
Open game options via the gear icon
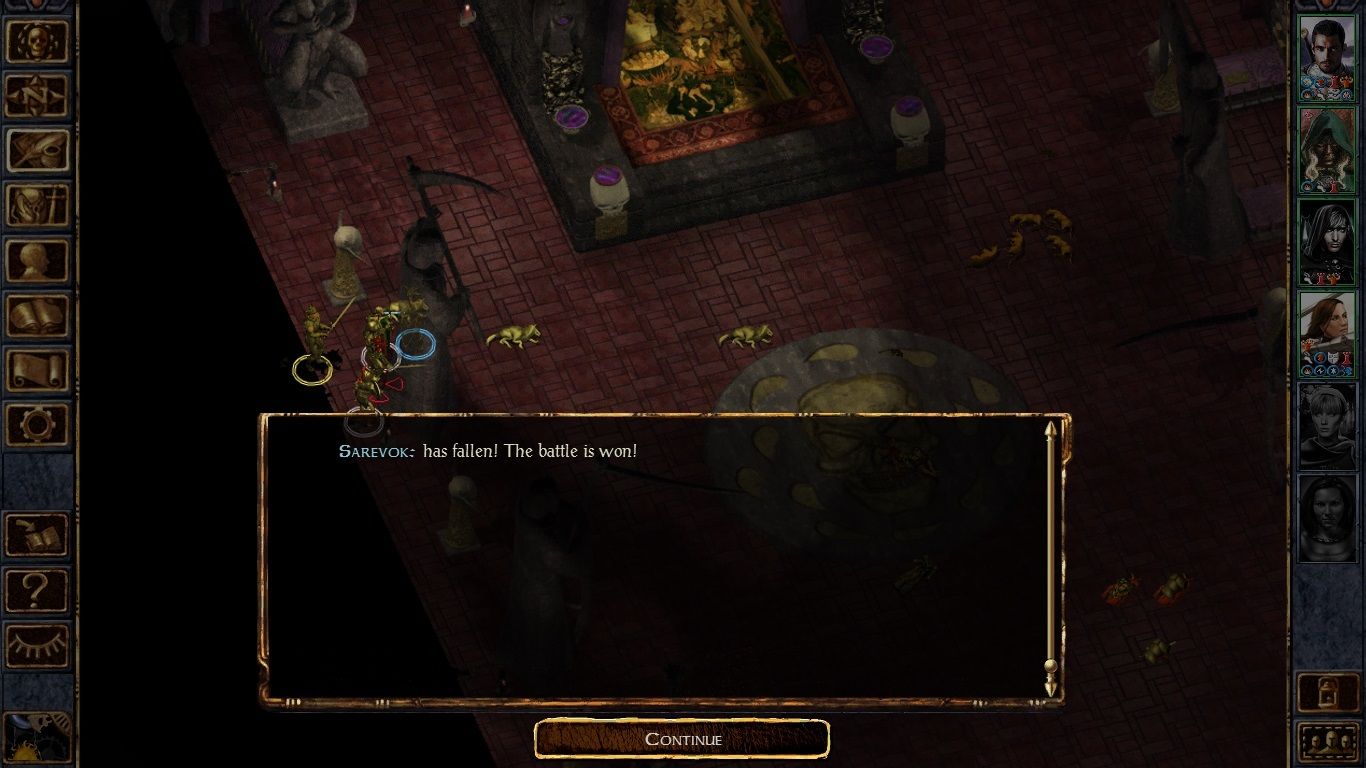[x=38, y=424]
